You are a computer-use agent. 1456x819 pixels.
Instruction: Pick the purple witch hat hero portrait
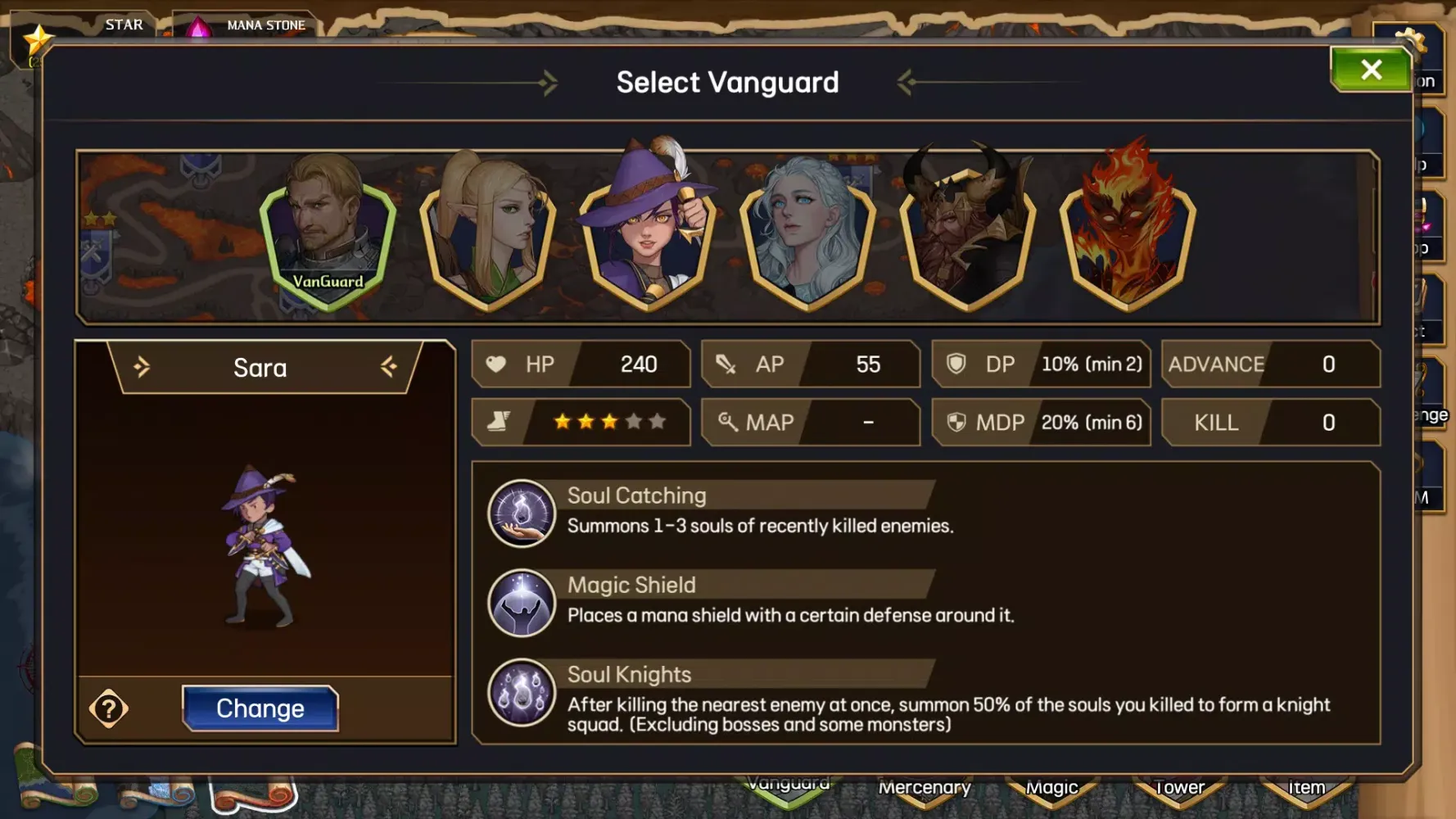point(647,233)
